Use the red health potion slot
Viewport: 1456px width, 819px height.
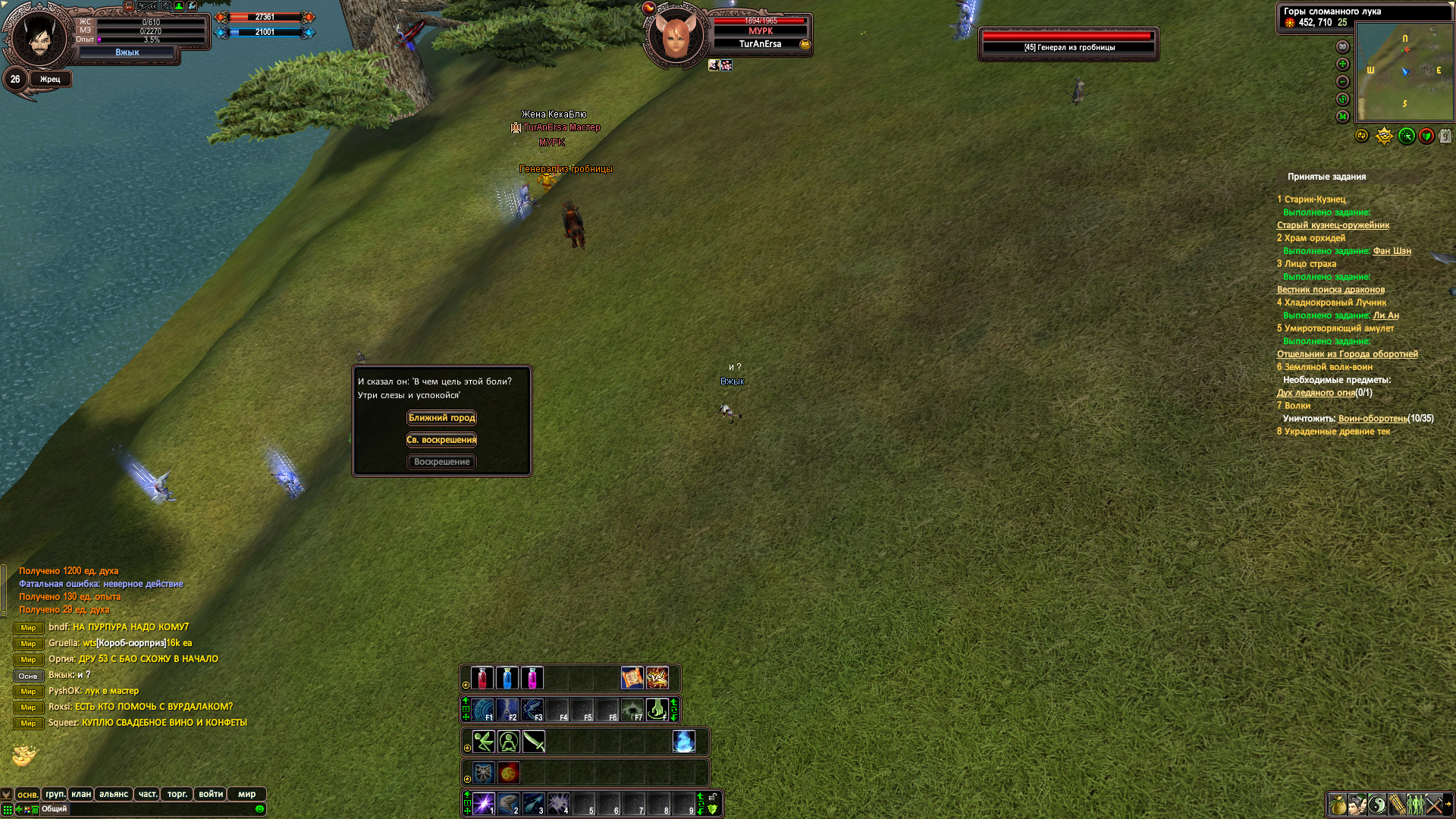click(x=482, y=678)
